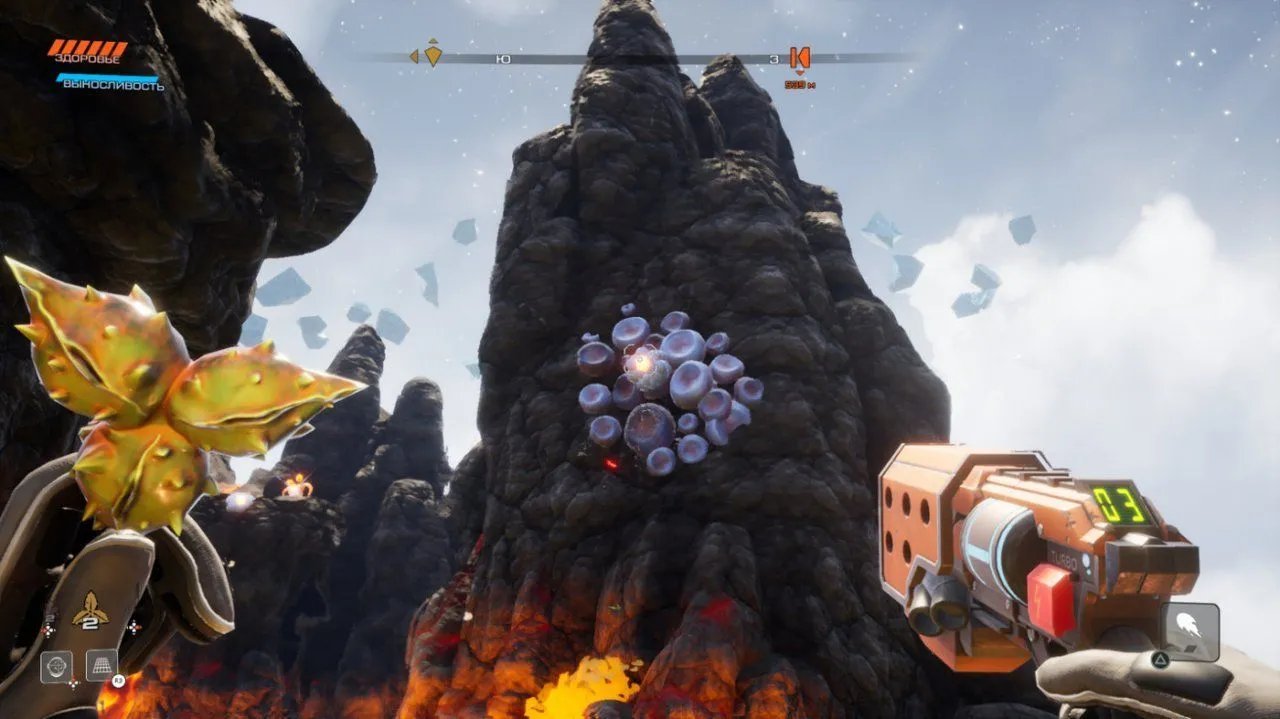Activate the round face scanner icon
The width and height of the screenshot is (1280, 719).
[x=56, y=666]
